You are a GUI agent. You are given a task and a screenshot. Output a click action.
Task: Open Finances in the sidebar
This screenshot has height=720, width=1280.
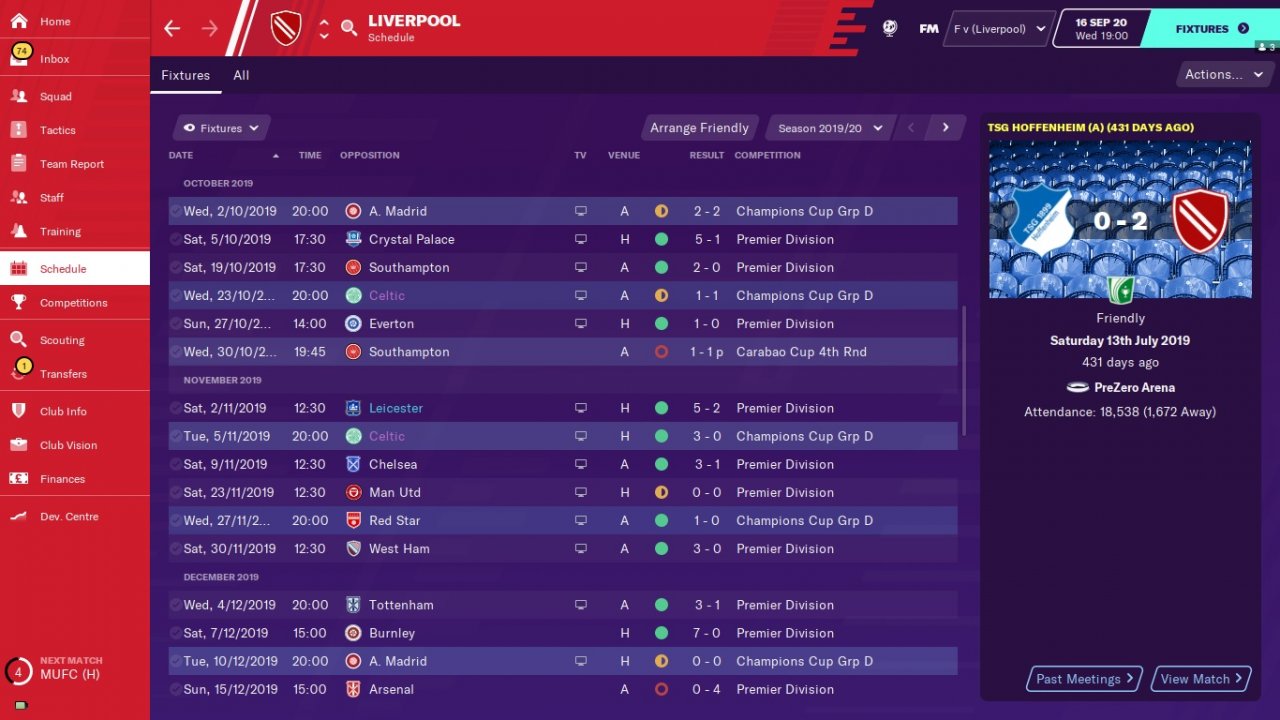click(62, 479)
